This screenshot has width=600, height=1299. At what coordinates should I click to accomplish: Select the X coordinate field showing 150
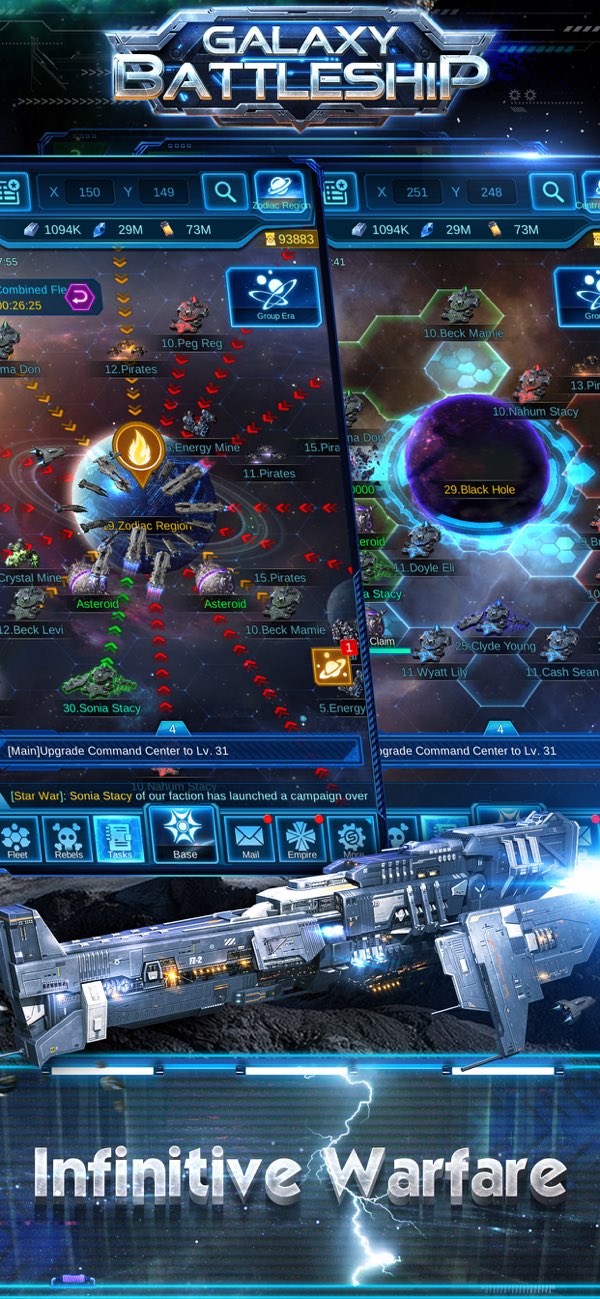[89, 192]
